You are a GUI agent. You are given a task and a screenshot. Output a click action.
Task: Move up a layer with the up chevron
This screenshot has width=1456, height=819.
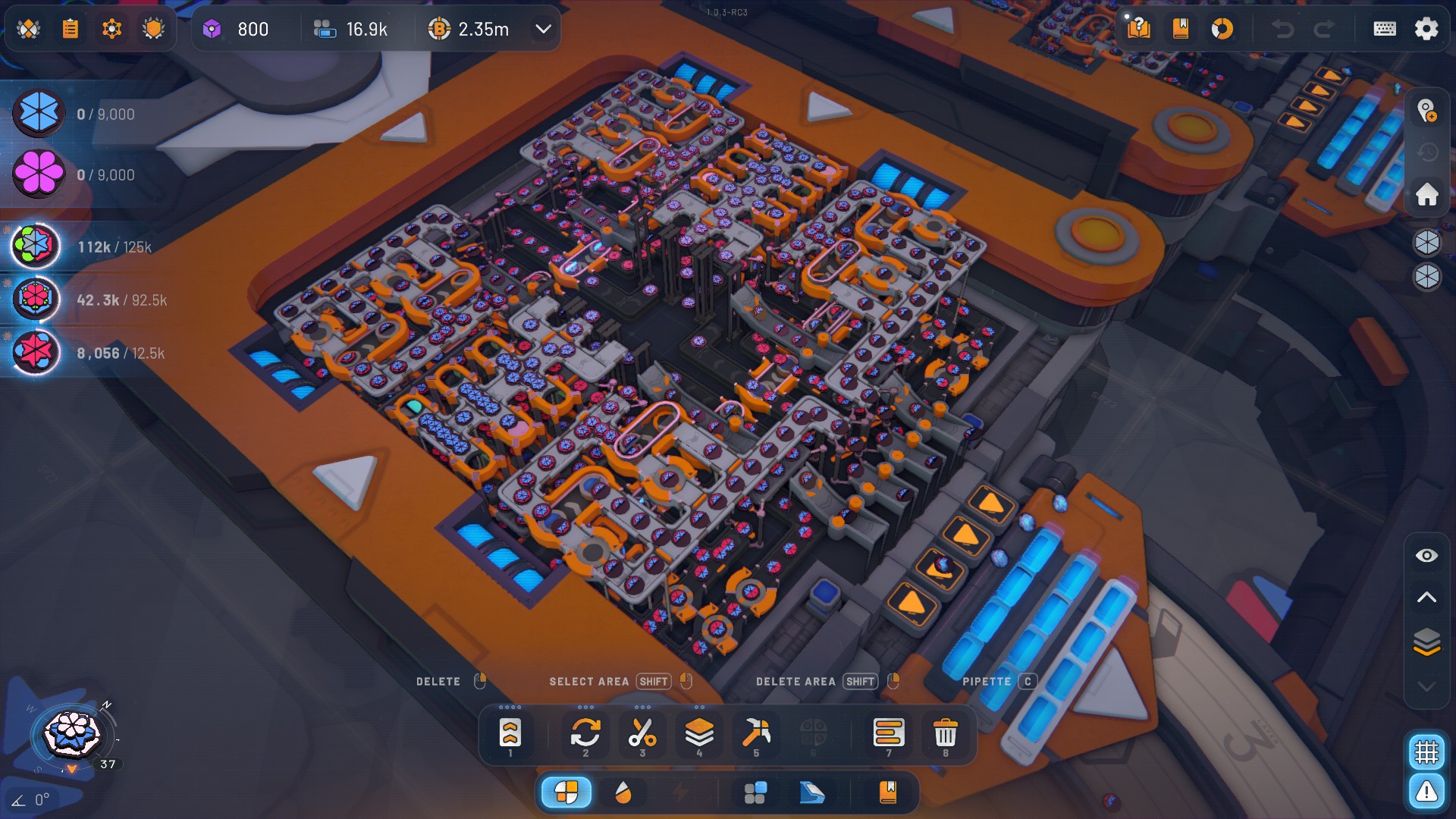point(1425,597)
